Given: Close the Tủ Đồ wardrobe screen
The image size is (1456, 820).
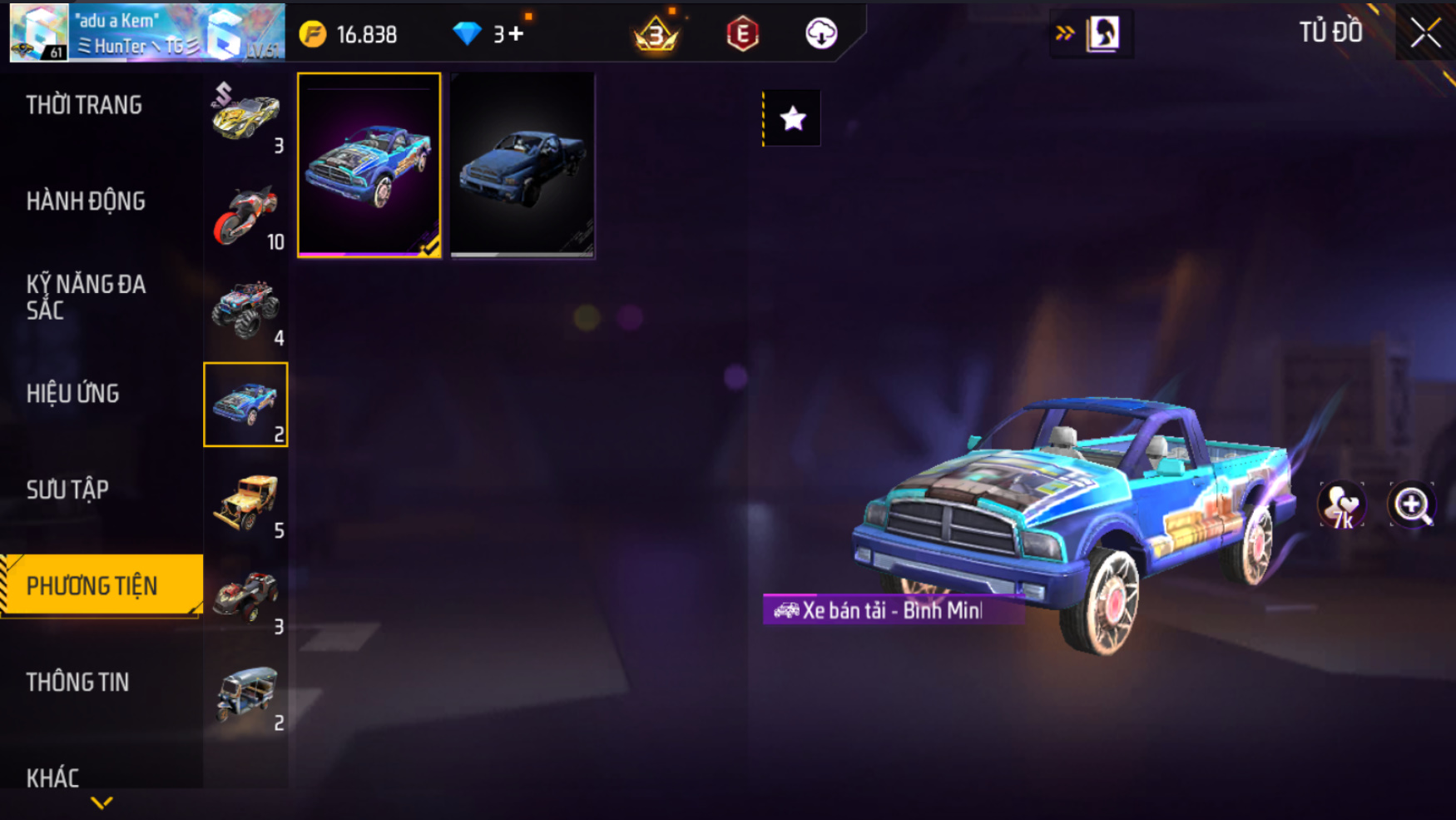Looking at the screenshot, I should coord(1424,33).
